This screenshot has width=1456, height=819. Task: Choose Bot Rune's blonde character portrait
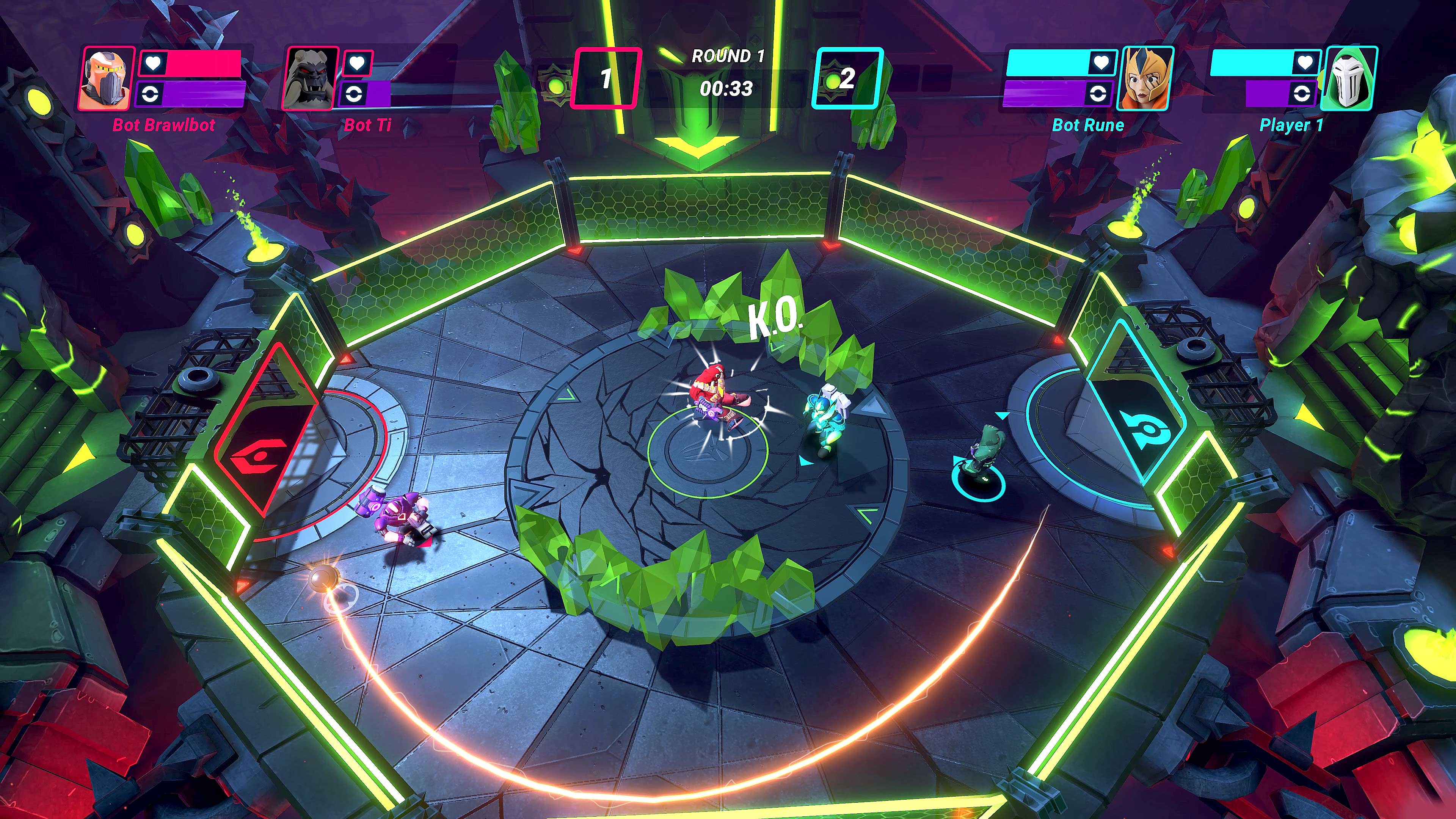click(x=1145, y=78)
